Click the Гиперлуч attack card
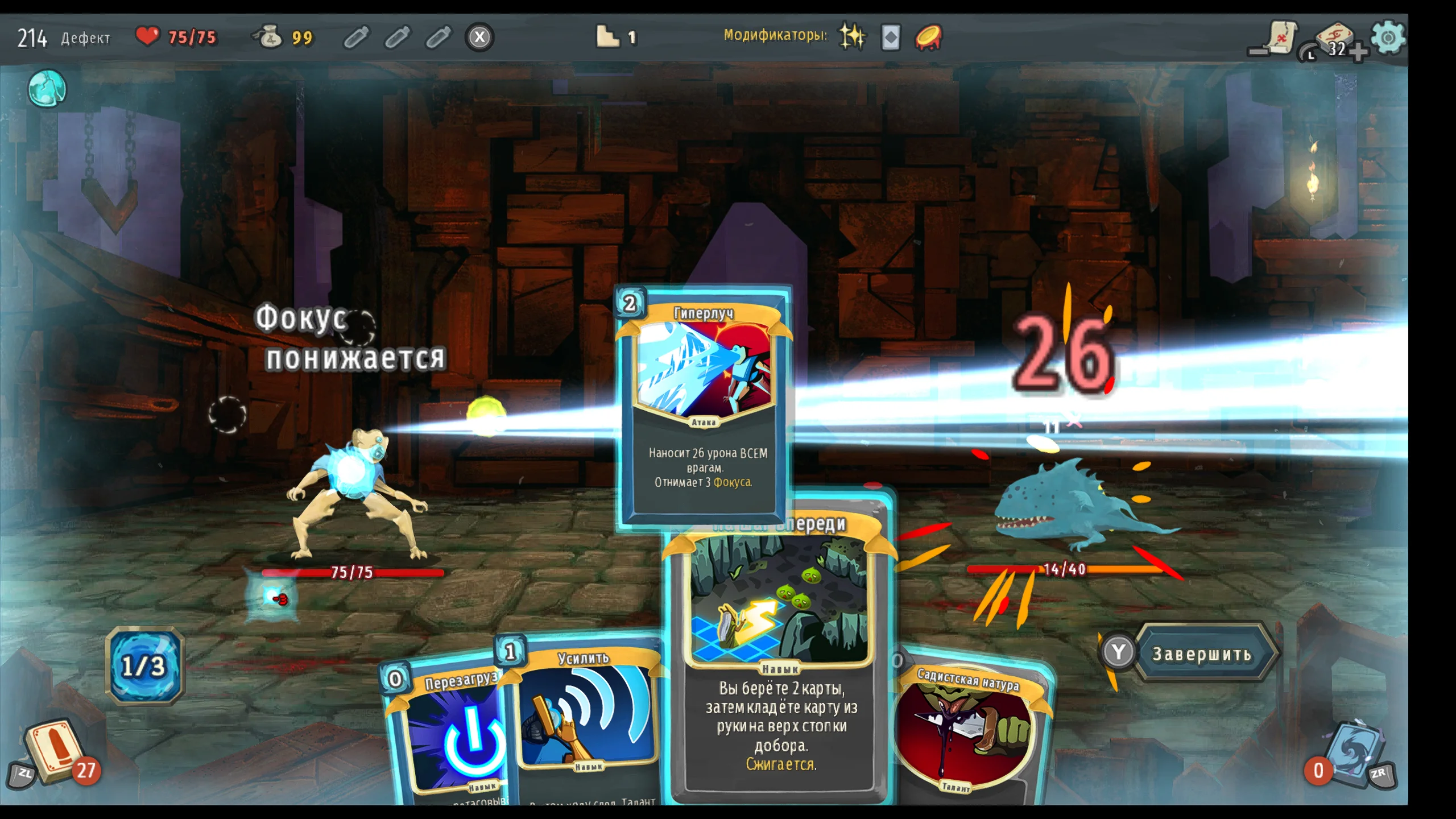The height and width of the screenshot is (819, 1456). tap(704, 404)
